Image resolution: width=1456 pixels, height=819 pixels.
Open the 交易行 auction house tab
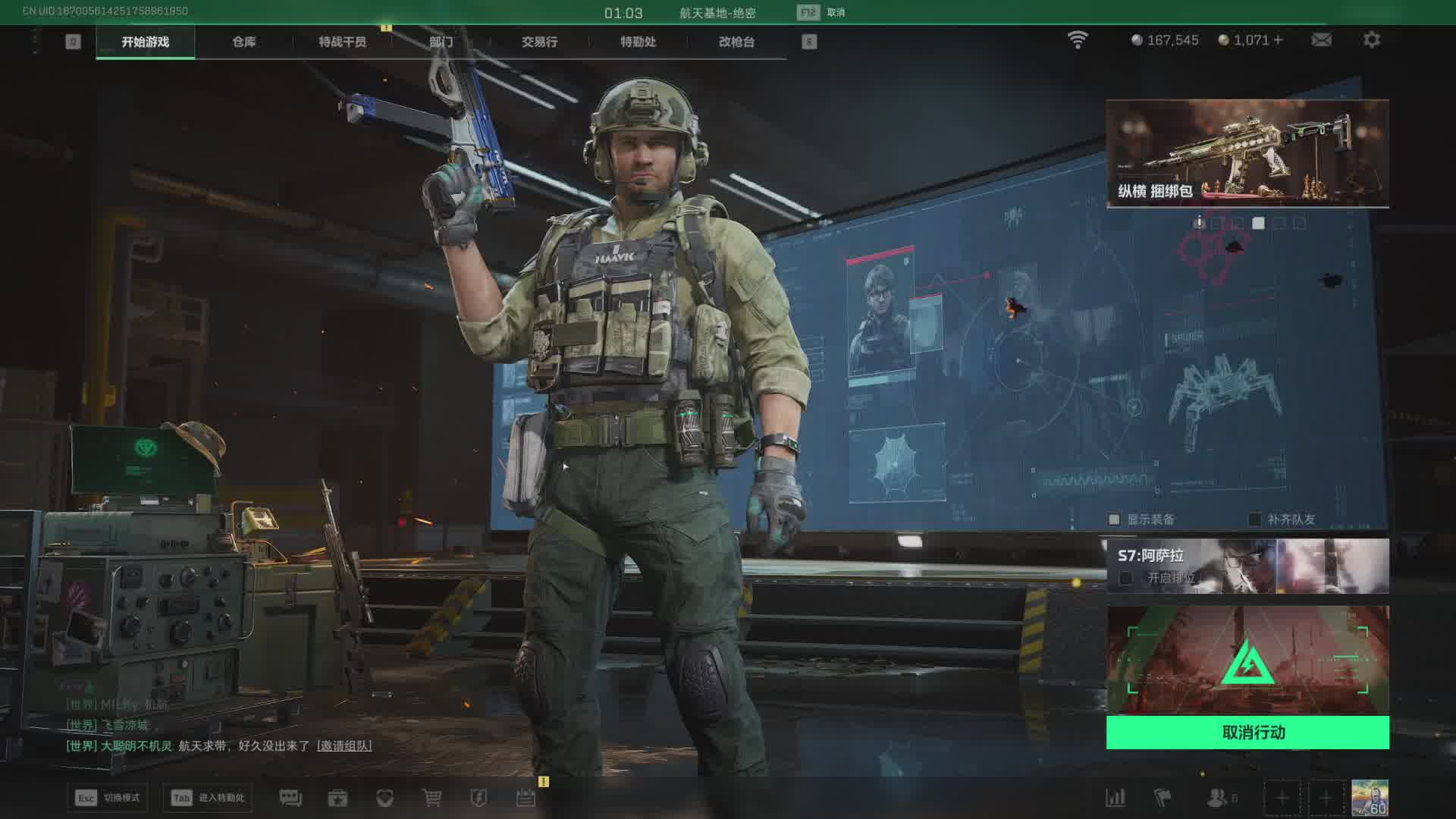coord(539,42)
